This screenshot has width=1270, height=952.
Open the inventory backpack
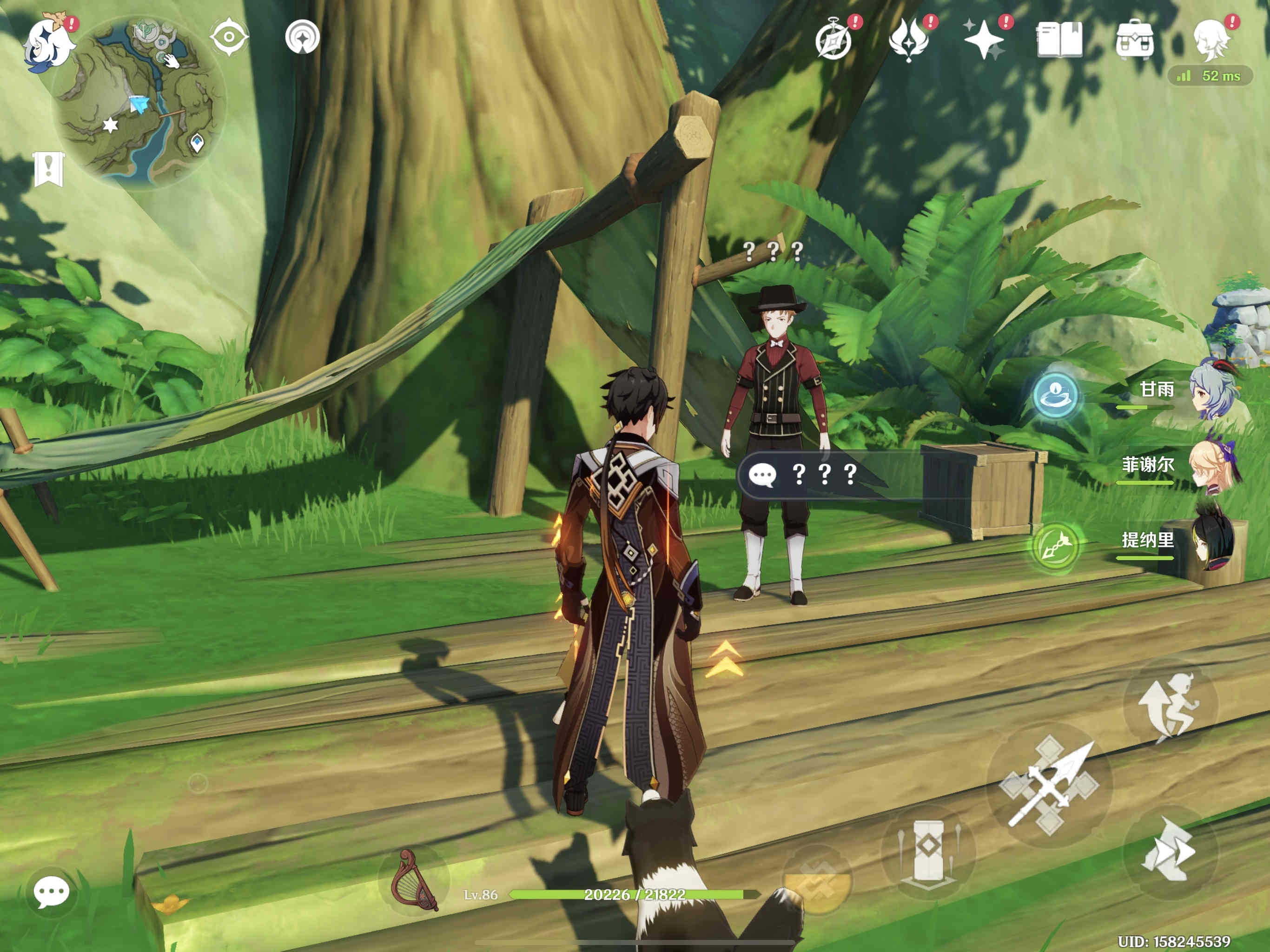click(1135, 40)
